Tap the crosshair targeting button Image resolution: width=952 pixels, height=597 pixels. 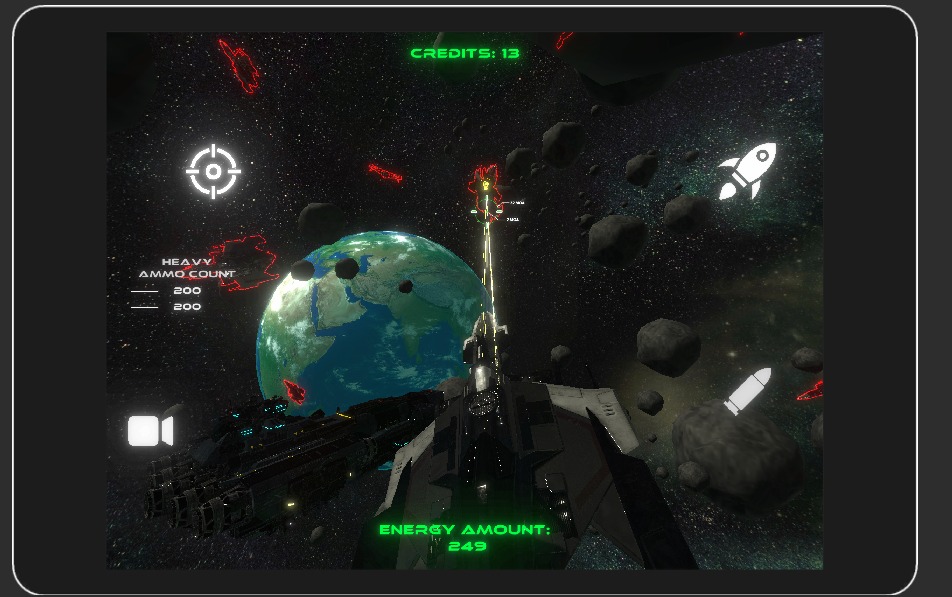click(x=213, y=172)
